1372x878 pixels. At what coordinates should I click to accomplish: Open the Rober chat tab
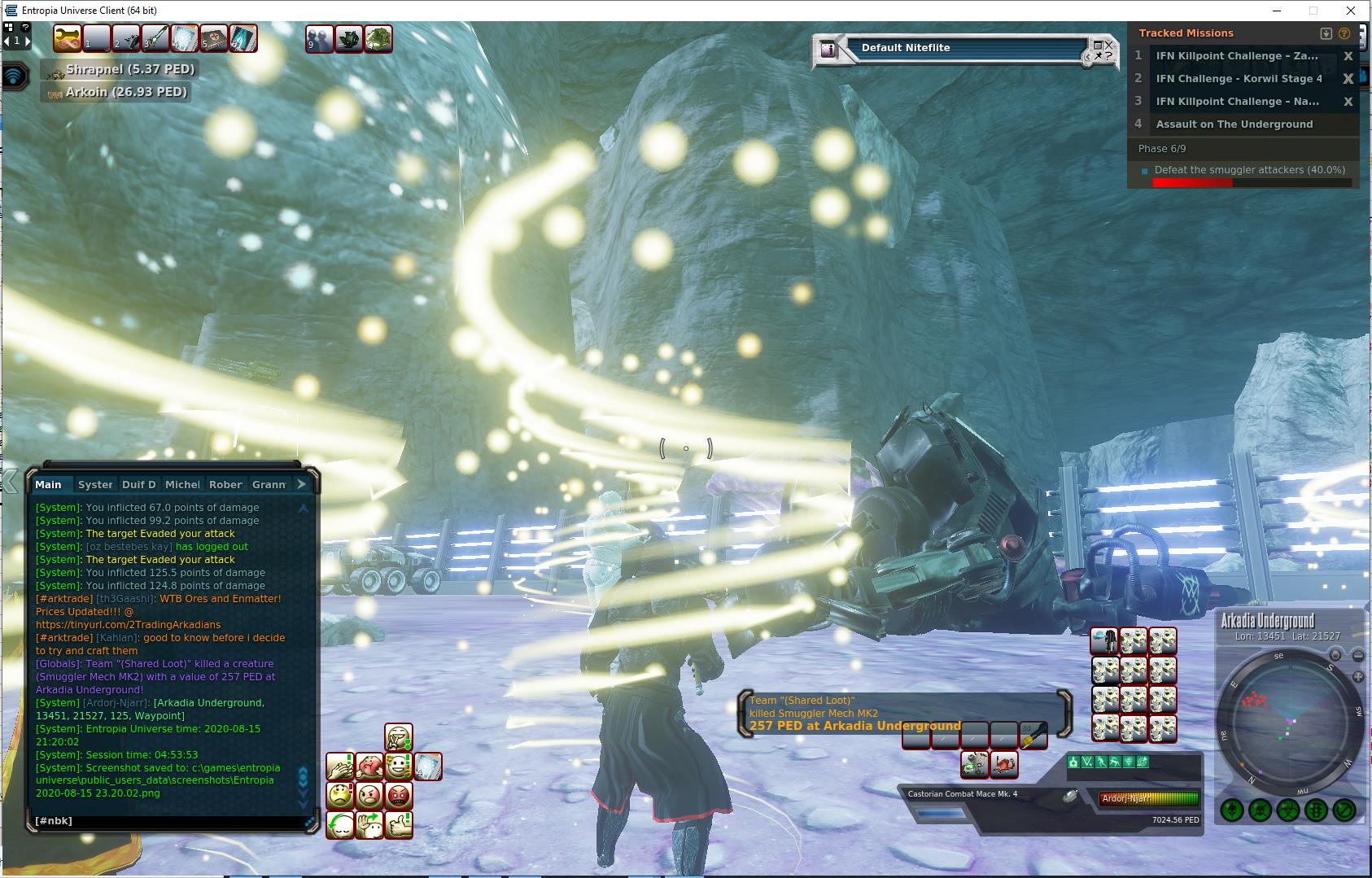(225, 484)
